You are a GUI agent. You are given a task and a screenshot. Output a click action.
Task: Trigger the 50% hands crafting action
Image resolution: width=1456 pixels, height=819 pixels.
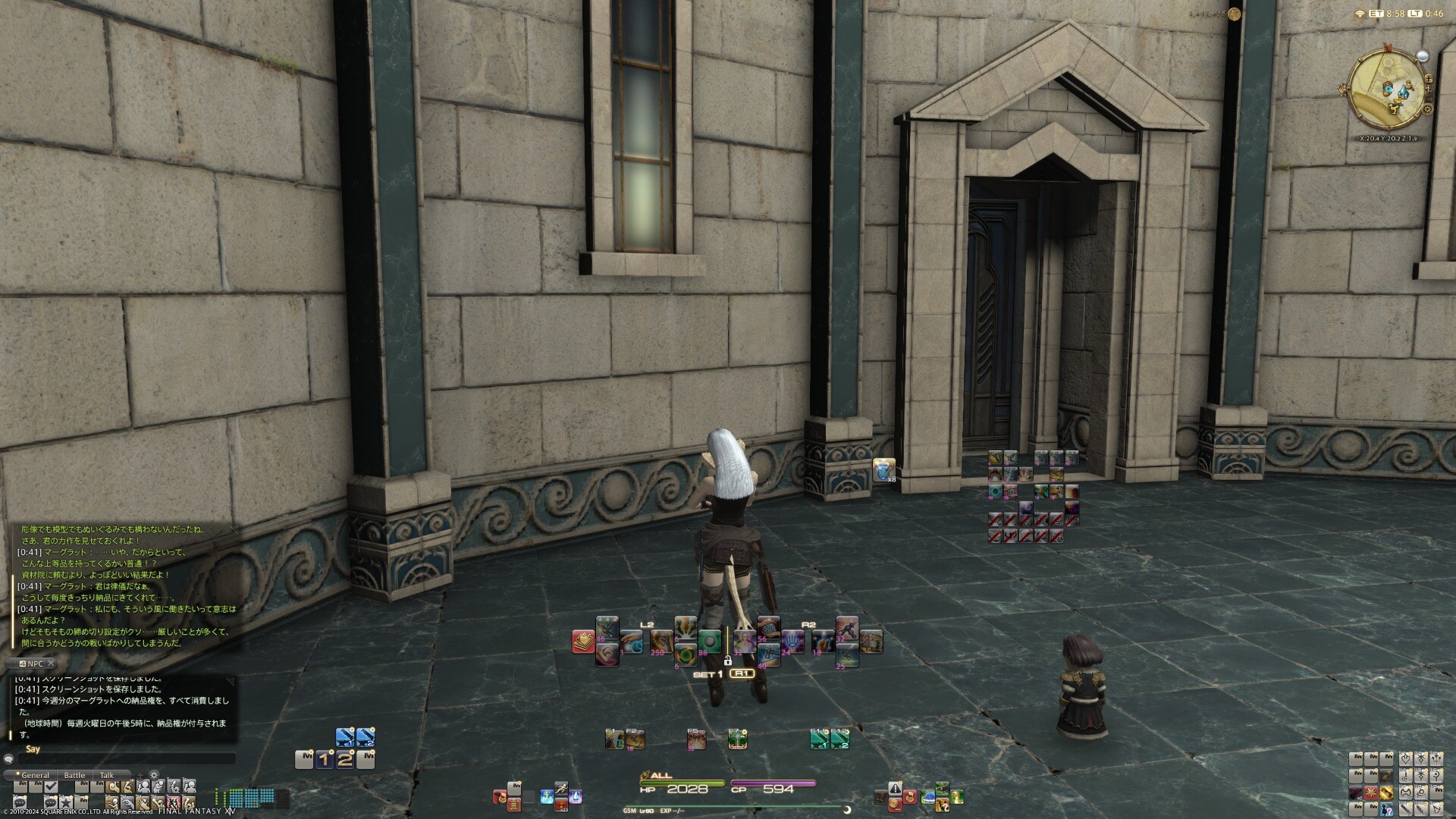point(768,629)
